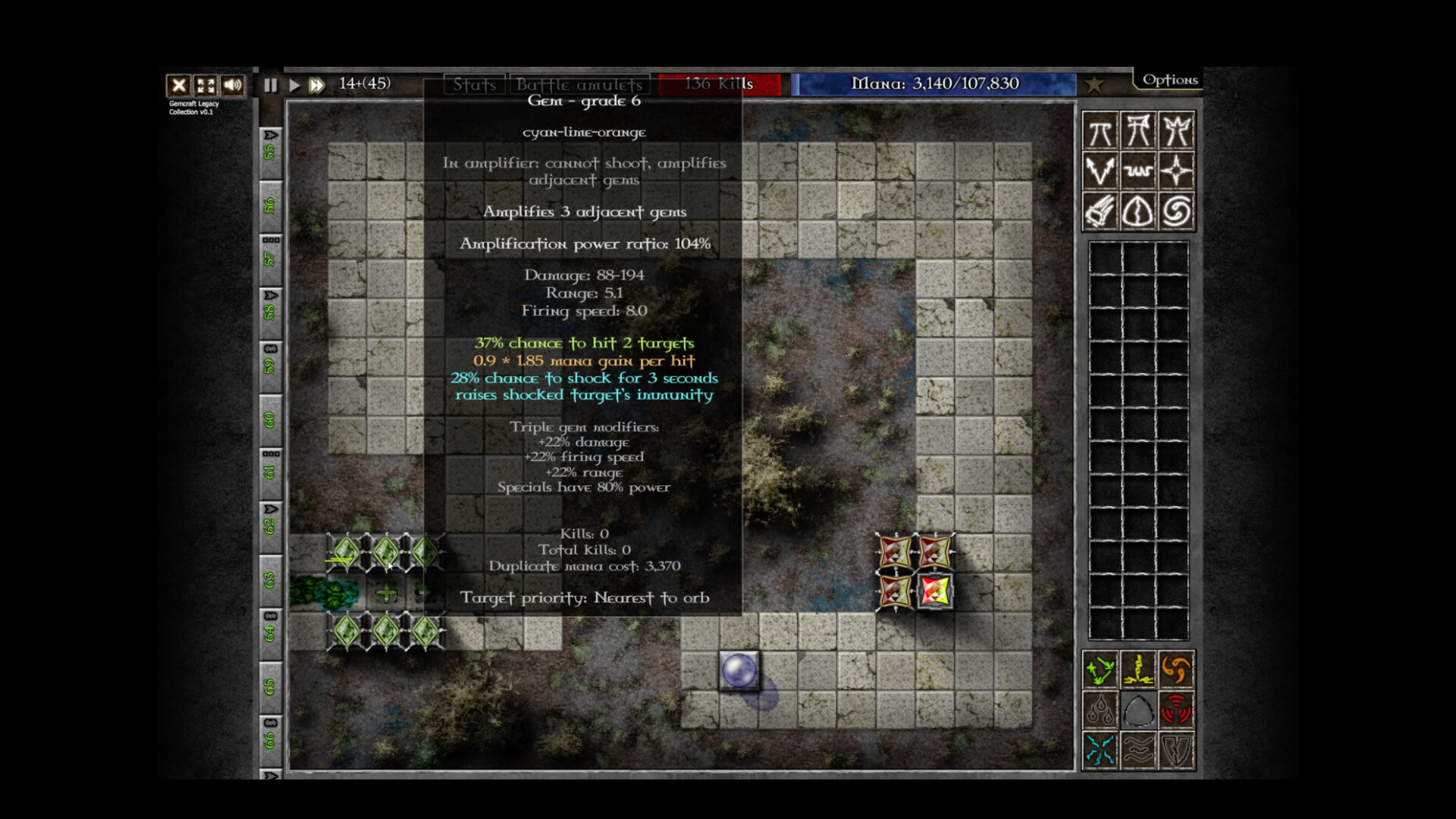Click the Mana progress bar

(x=935, y=84)
